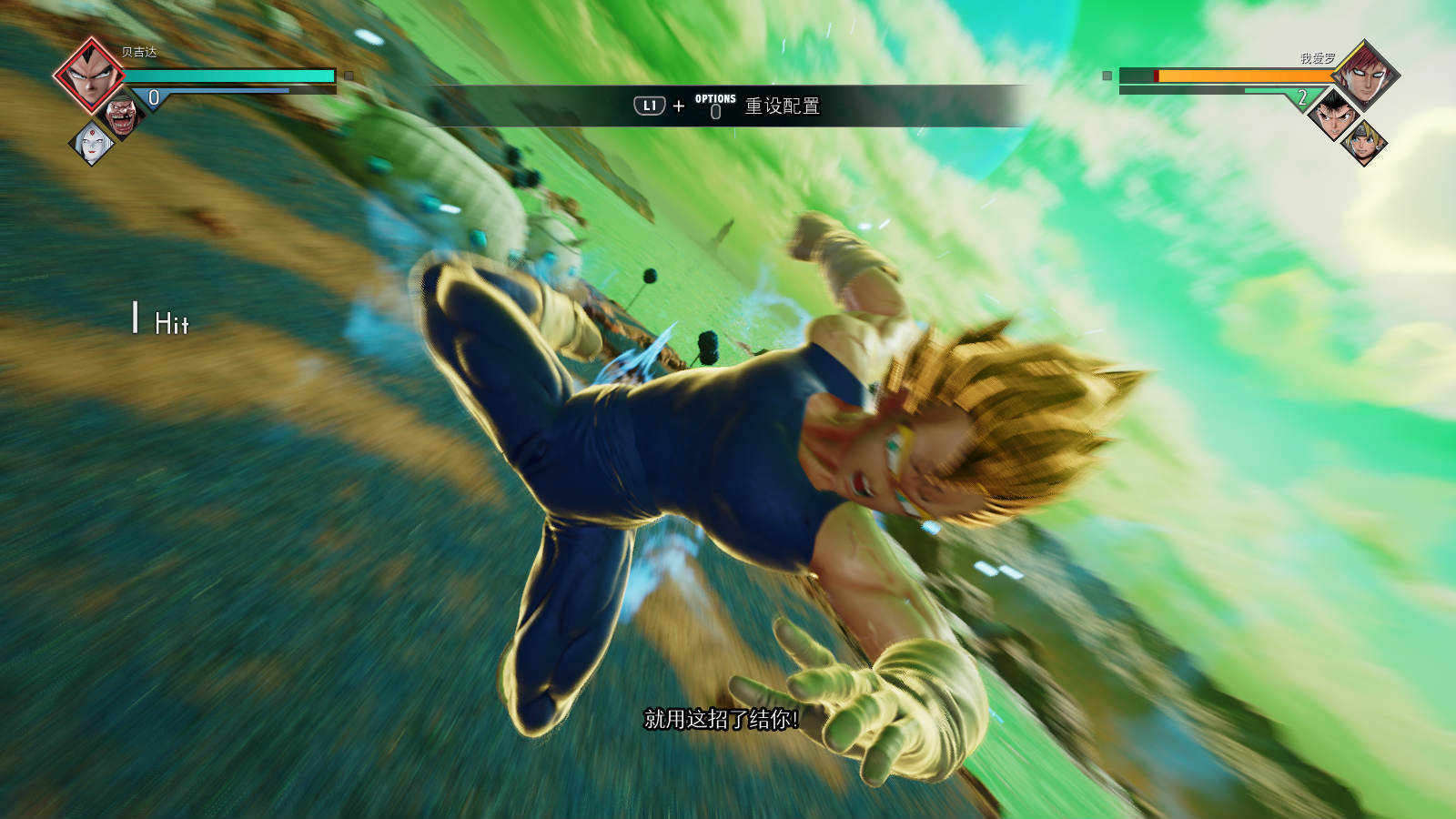Choose the white-haired Kaguya support portrait
1456x819 pixels.
[x=93, y=143]
